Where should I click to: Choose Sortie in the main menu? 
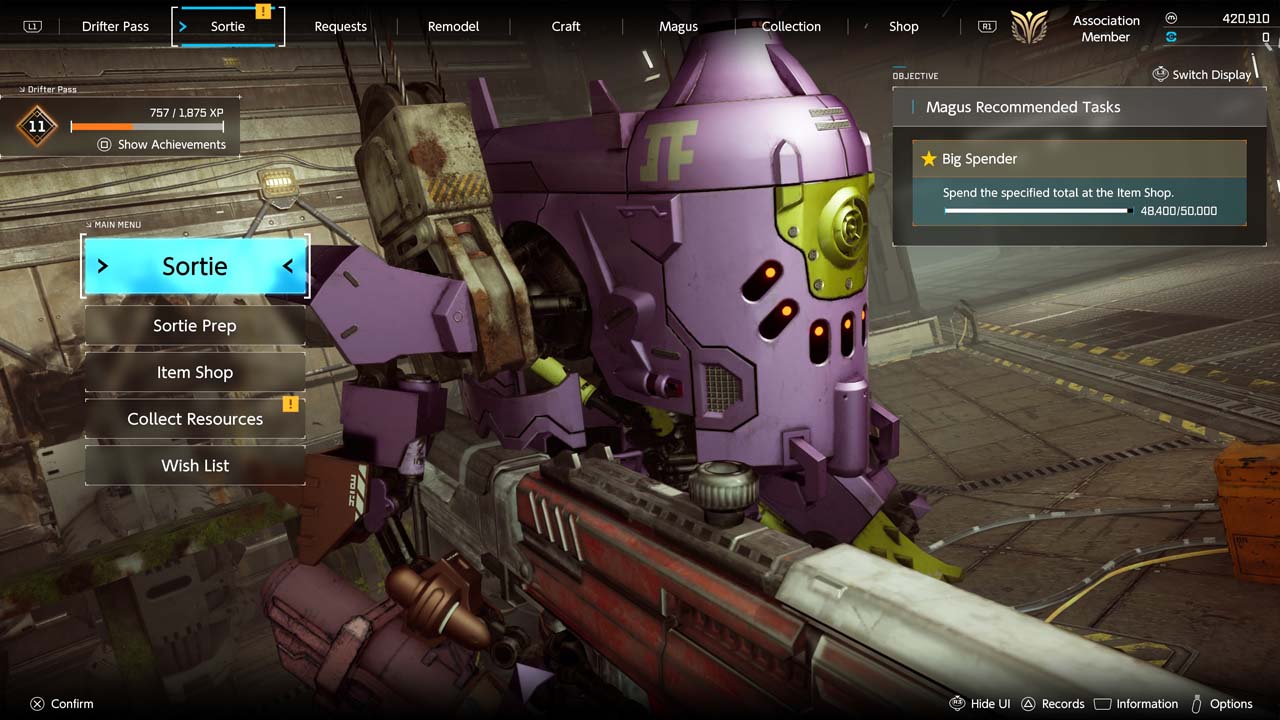[195, 267]
